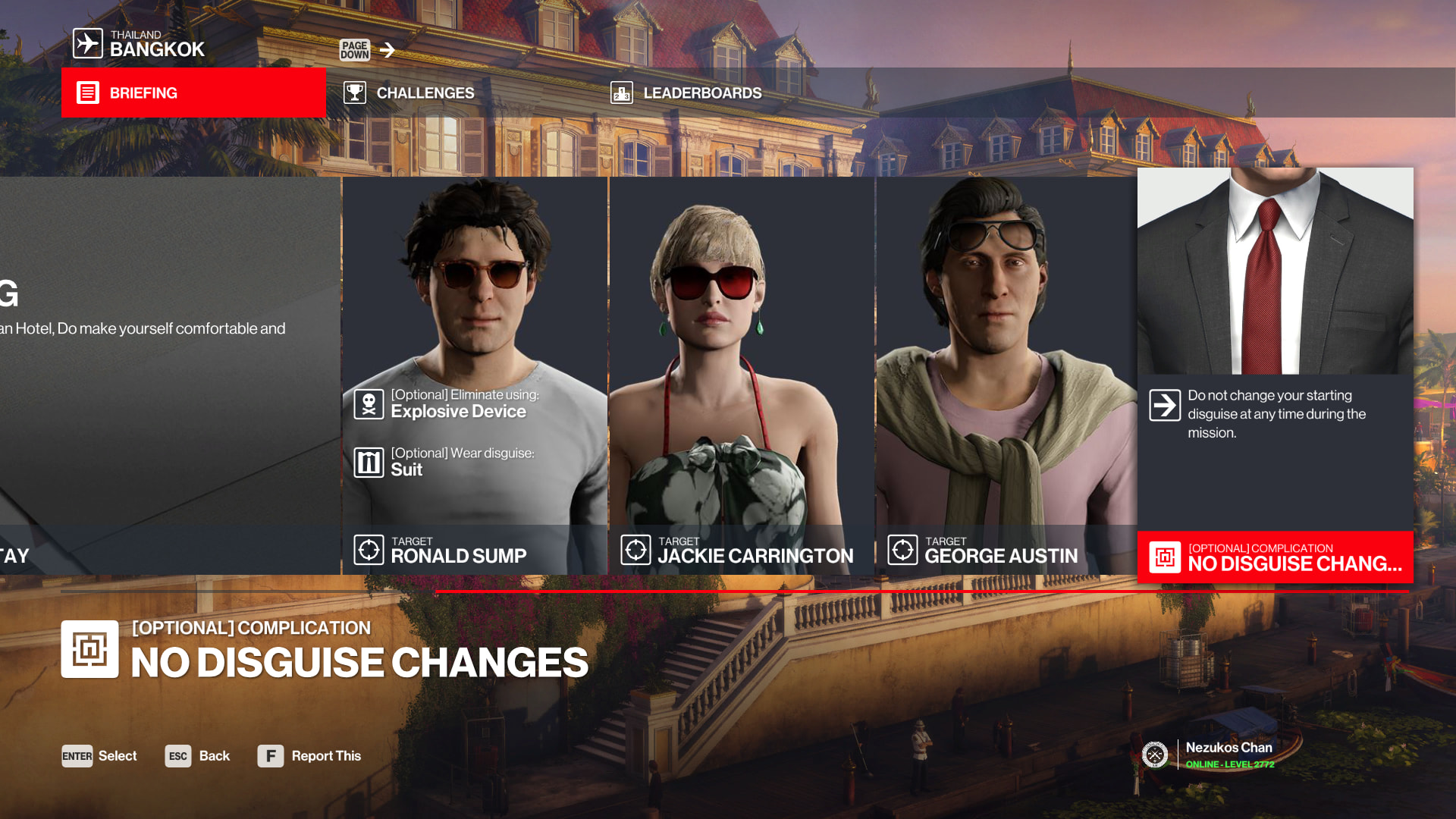The height and width of the screenshot is (819, 1456).
Task: Select the Ronald Sump target card
Action: (x=475, y=375)
